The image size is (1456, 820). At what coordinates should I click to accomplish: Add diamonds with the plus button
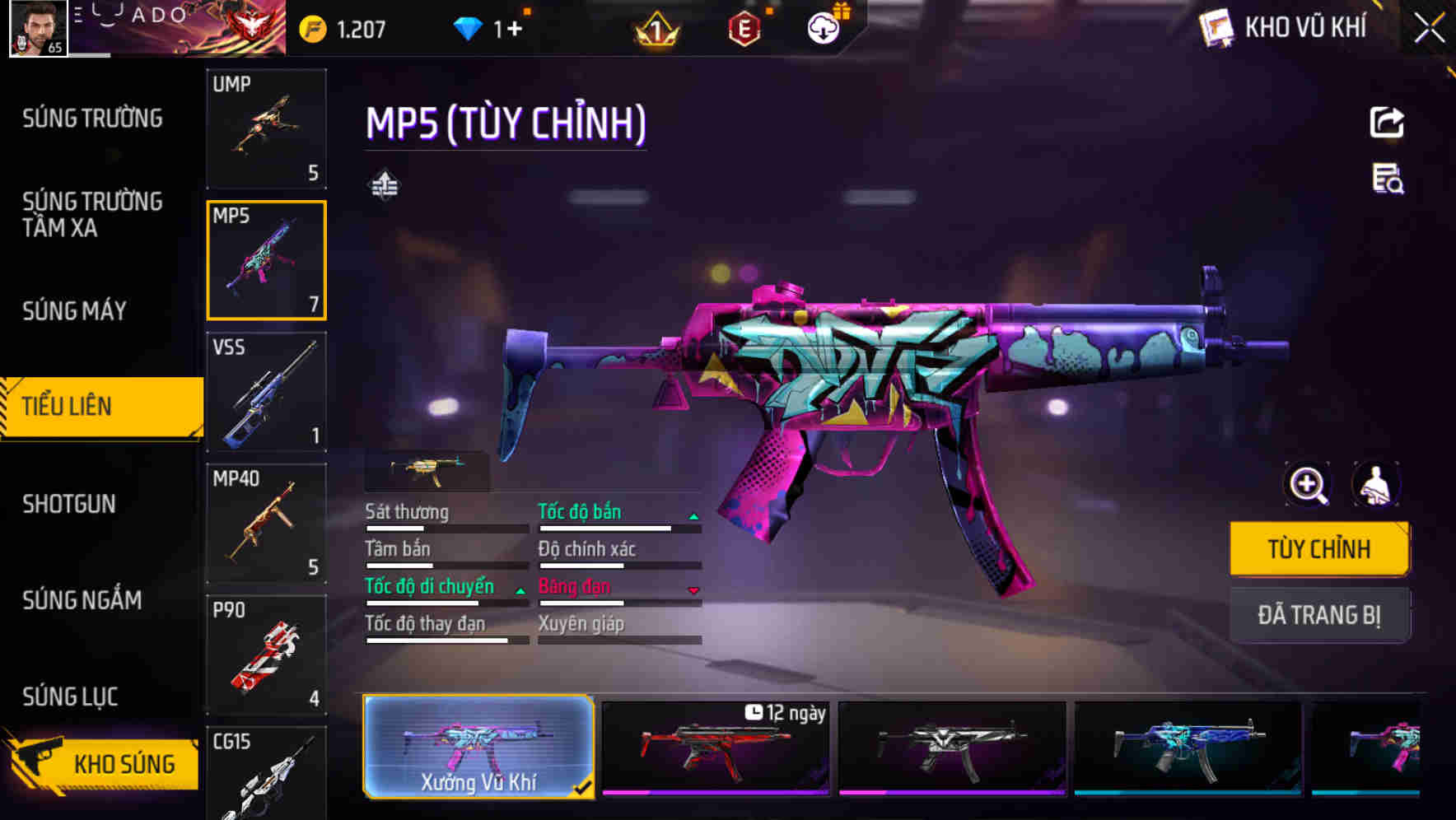515,30
